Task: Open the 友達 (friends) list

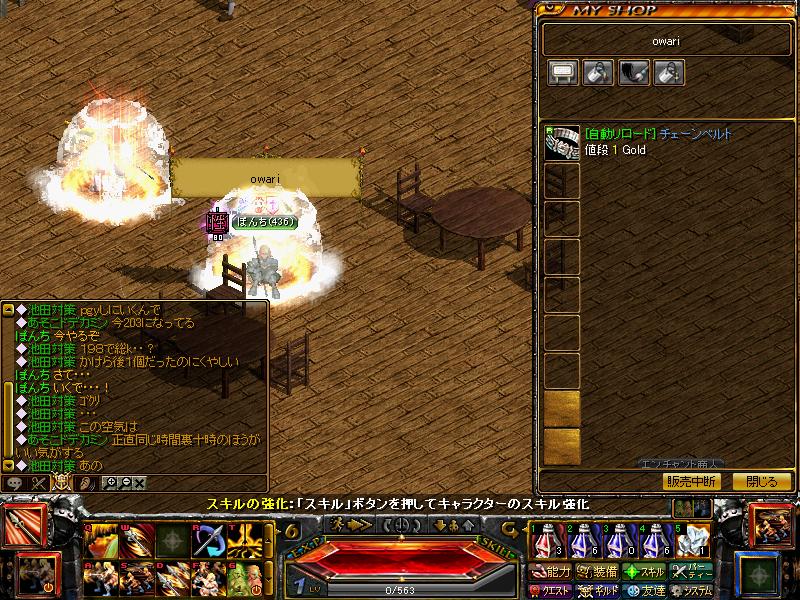Action: coord(643,591)
